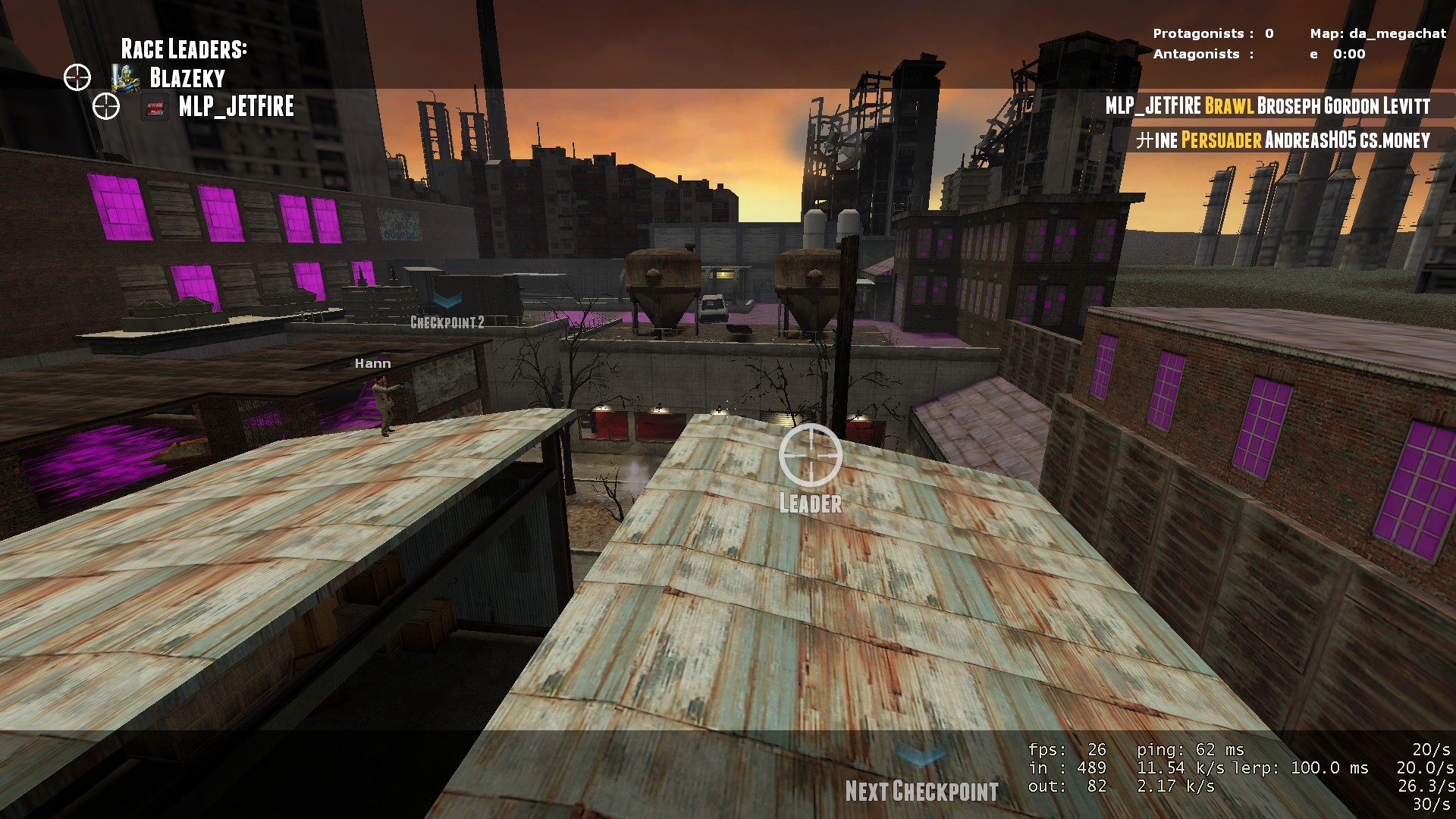Viewport: 1456px width, 819px height.
Task: Click the Persuader weapon icon in killfeed
Action: (x=1220, y=141)
